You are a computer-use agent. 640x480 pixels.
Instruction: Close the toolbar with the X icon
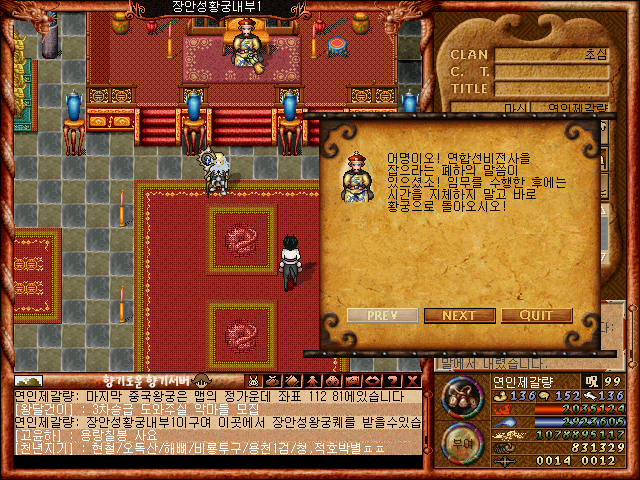point(413,381)
